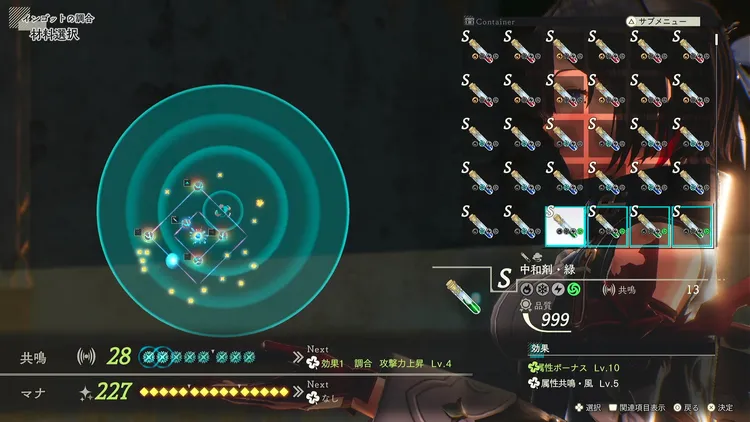Select the highlighted 中和剤・緑 container slot

(565, 226)
